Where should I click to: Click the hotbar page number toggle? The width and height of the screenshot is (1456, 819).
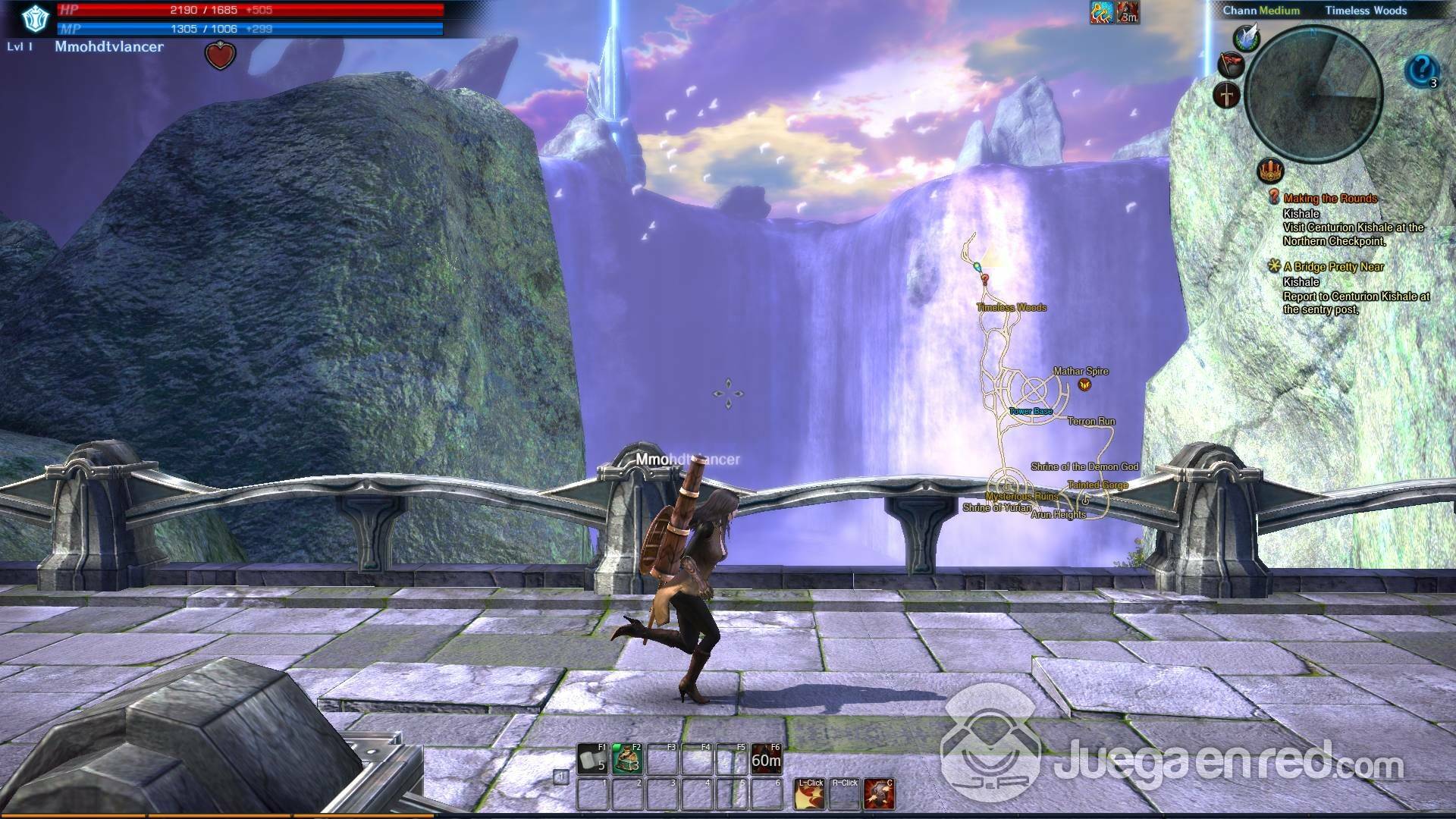coord(560,777)
